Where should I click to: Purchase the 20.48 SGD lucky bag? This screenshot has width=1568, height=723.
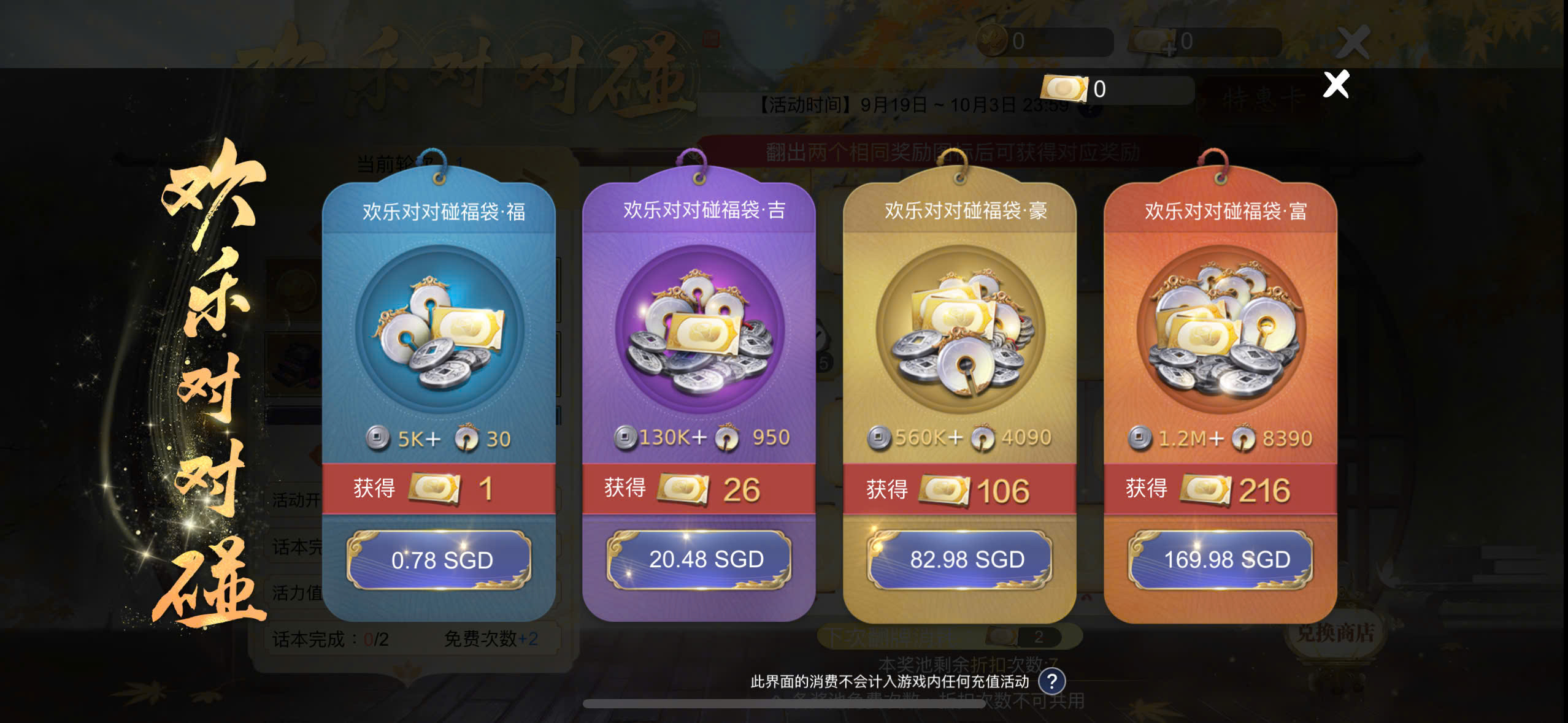click(x=699, y=559)
